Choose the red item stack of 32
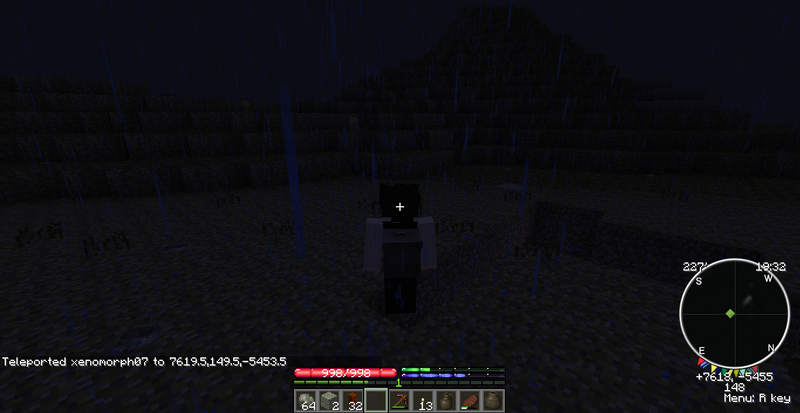This screenshot has width=800, height=413. [x=353, y=401]
